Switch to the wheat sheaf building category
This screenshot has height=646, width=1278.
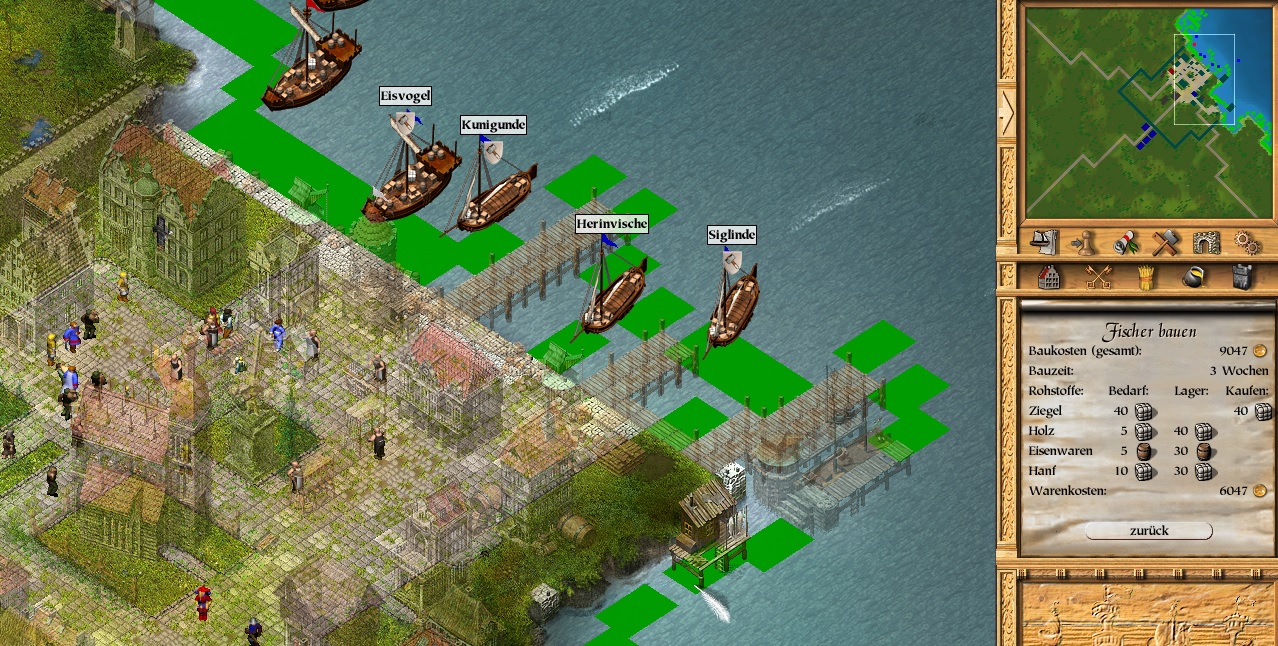click(x=1146, y=277)
